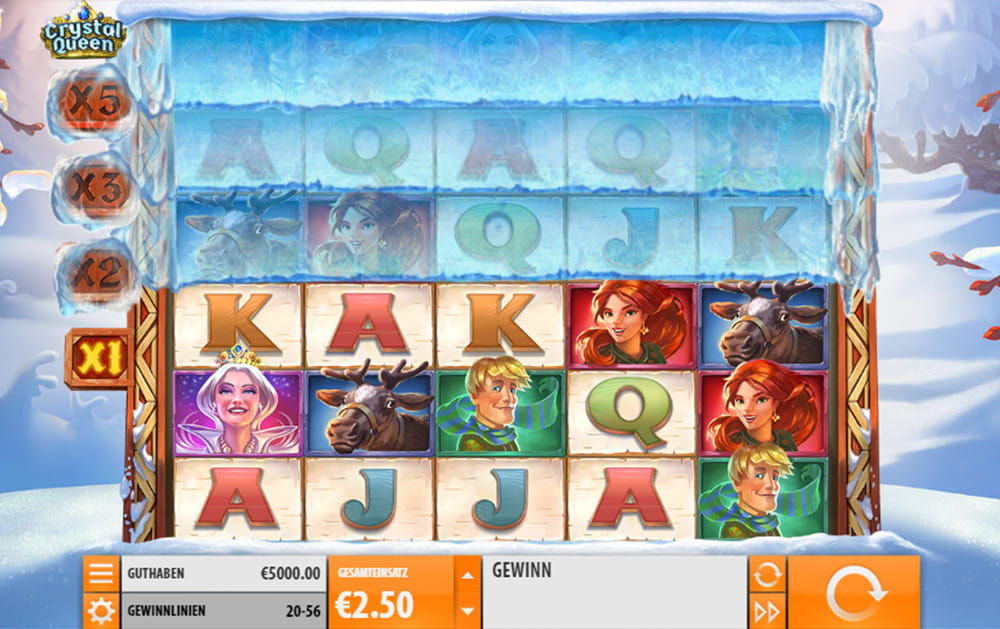This screenshot has height=629, width=1000.
Task: Open the gear settings
Action: (x=101, y=610)
